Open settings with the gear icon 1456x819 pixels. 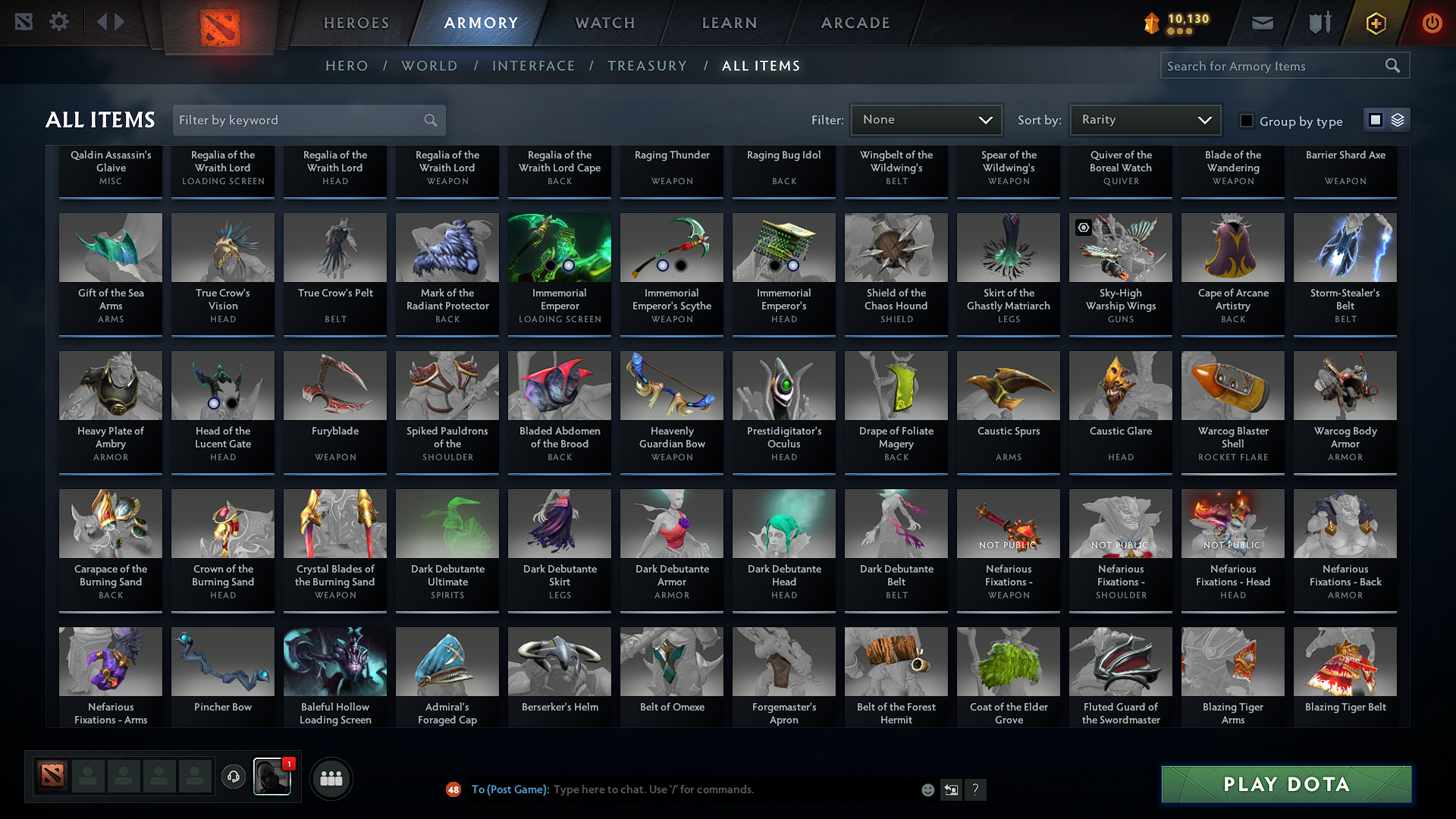click(x=59, y=22)
